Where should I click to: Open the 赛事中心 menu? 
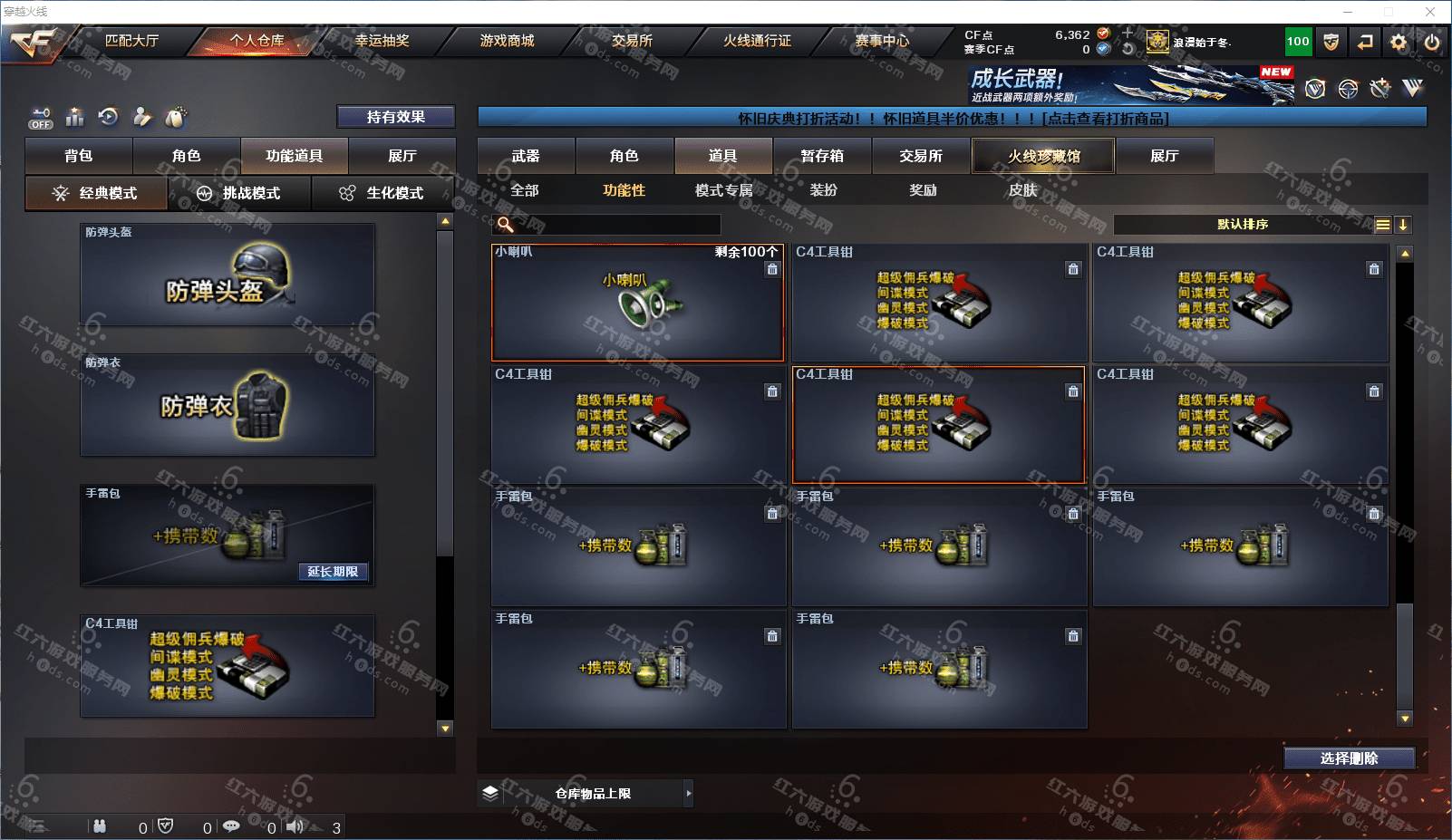[882, 41]
